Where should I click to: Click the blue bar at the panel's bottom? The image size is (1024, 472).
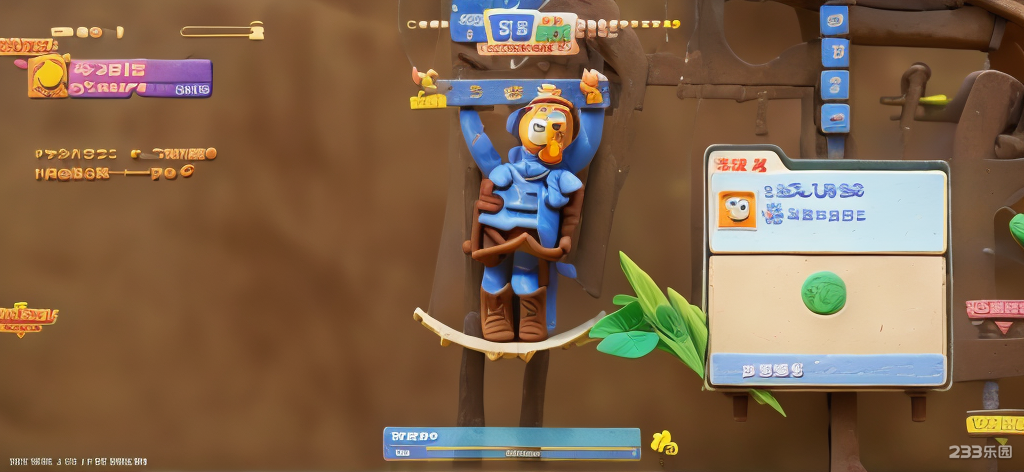click(826, 369)
